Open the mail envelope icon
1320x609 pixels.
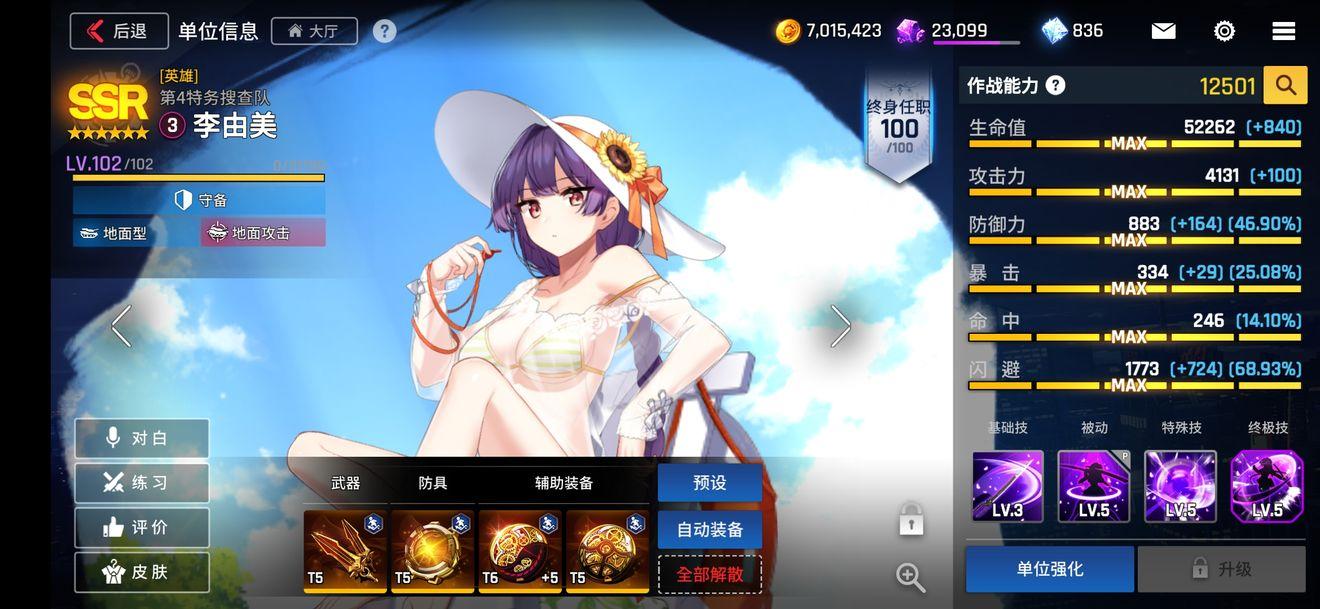click(1163, 31)
